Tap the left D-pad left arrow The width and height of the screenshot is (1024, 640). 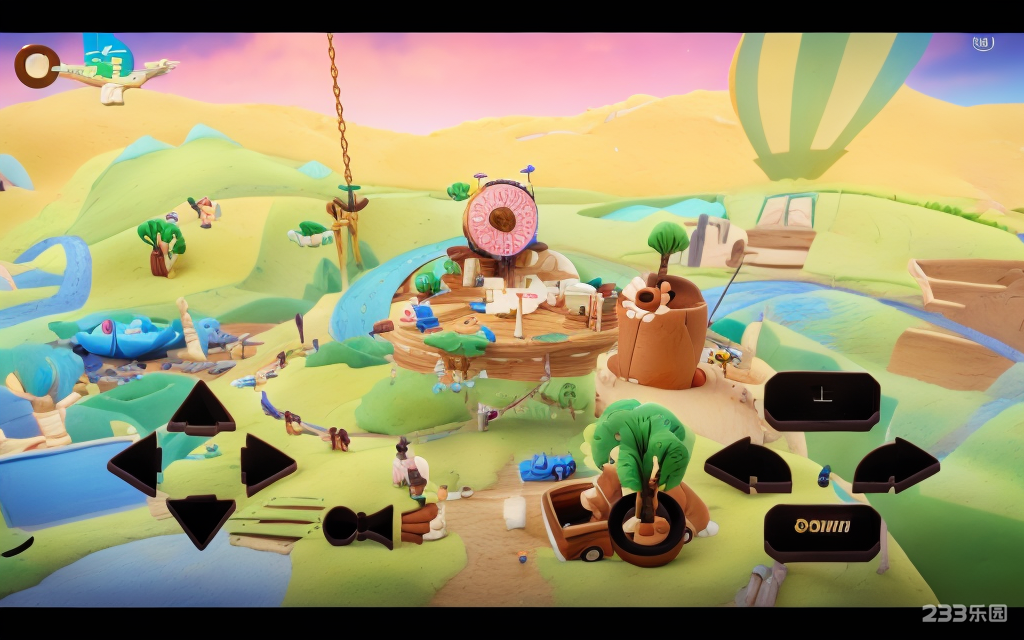coord(136,464)
